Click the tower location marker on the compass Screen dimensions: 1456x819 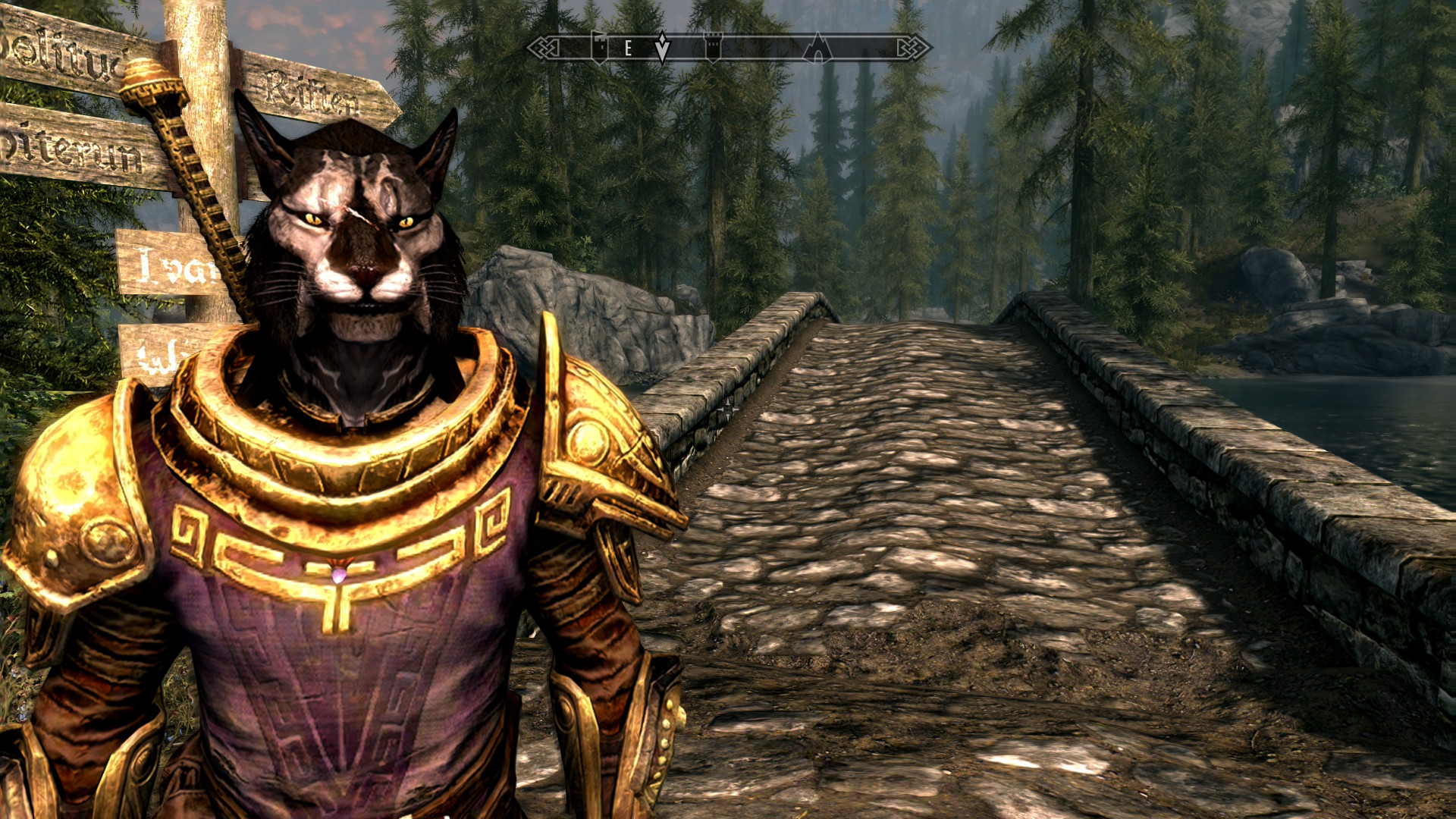[x=713, y=47]
